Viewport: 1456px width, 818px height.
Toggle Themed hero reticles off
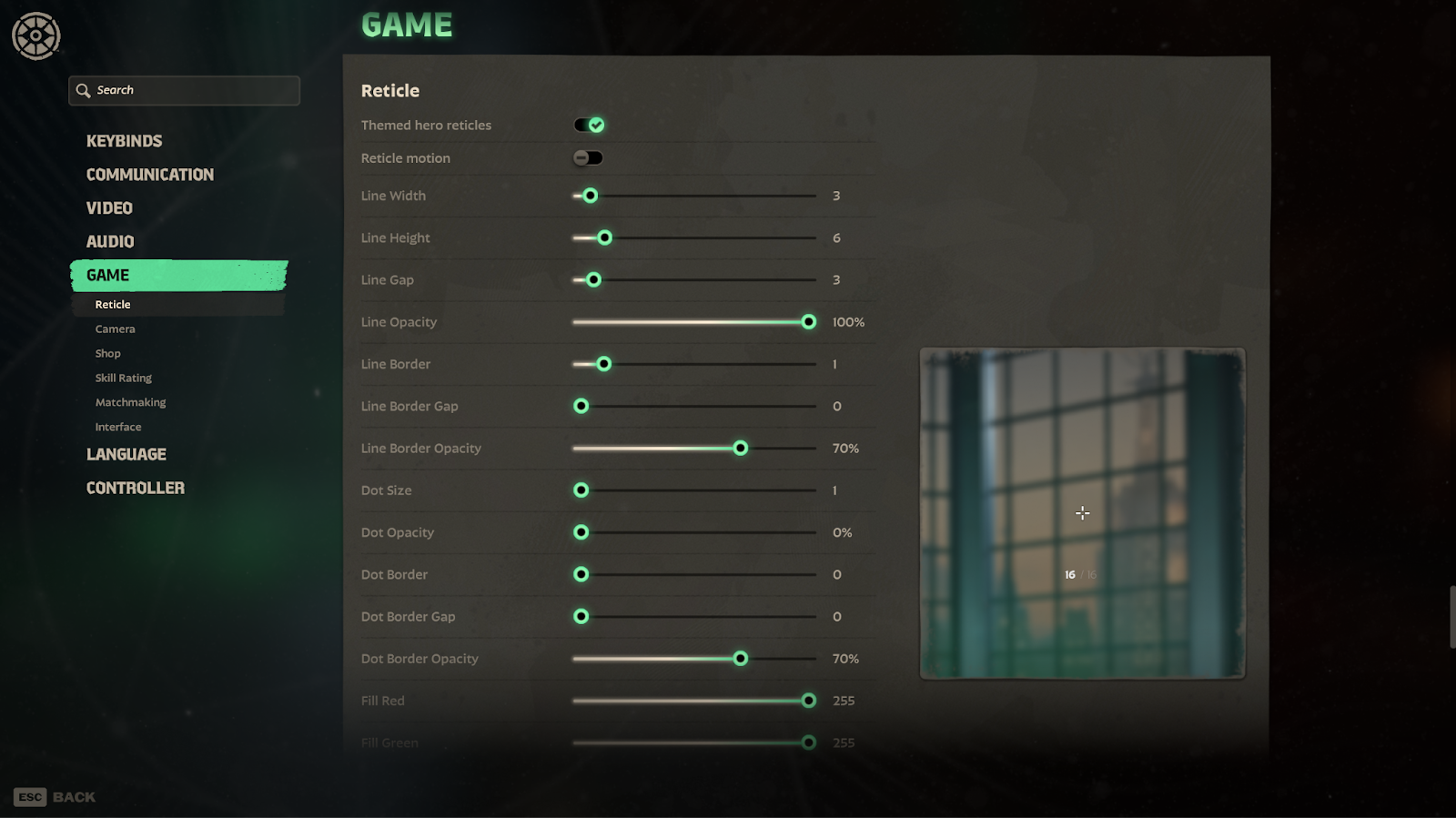point(589,126)
